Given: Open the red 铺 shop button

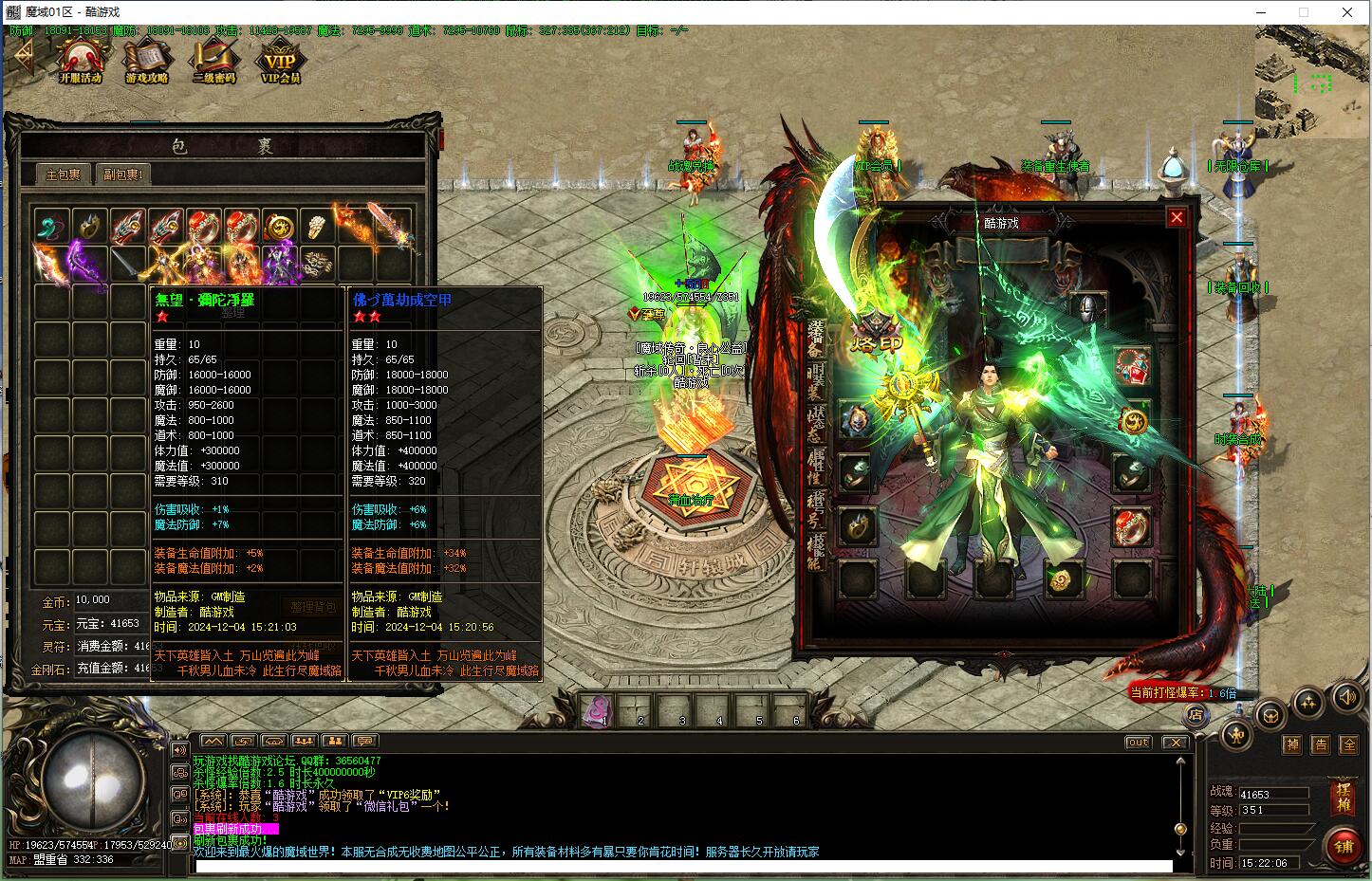Looking at the screenshot, I should (x=1344, y=846).
